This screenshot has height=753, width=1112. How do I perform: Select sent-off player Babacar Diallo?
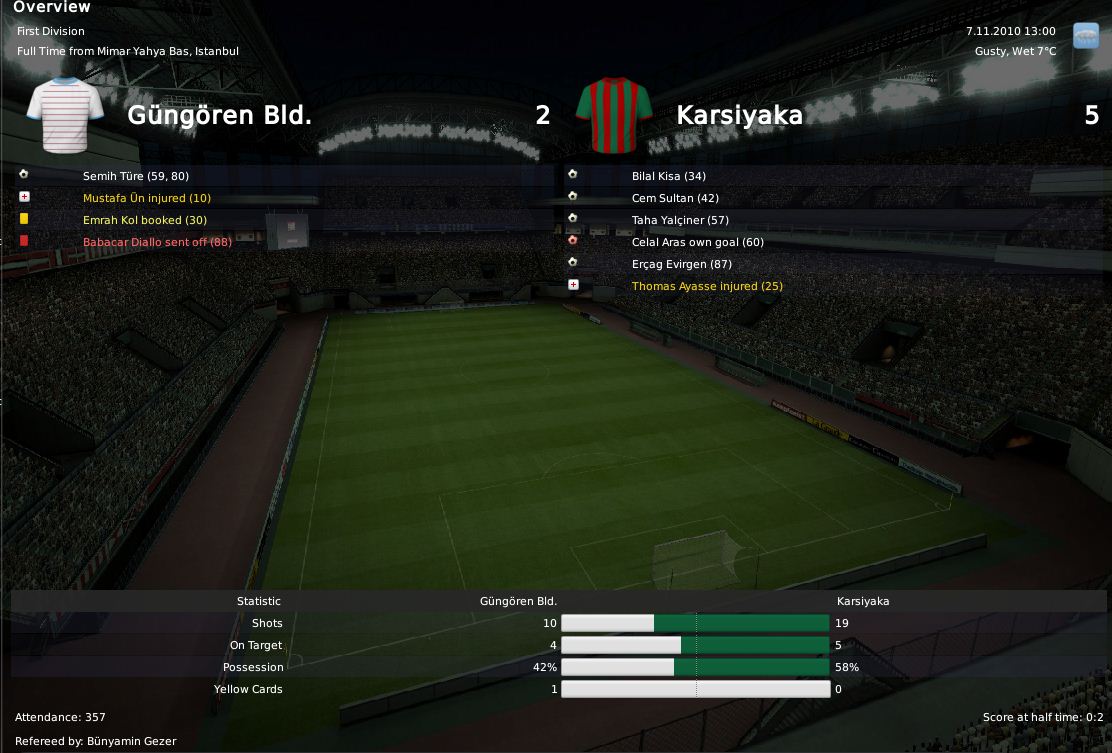(x=157, y=242)
